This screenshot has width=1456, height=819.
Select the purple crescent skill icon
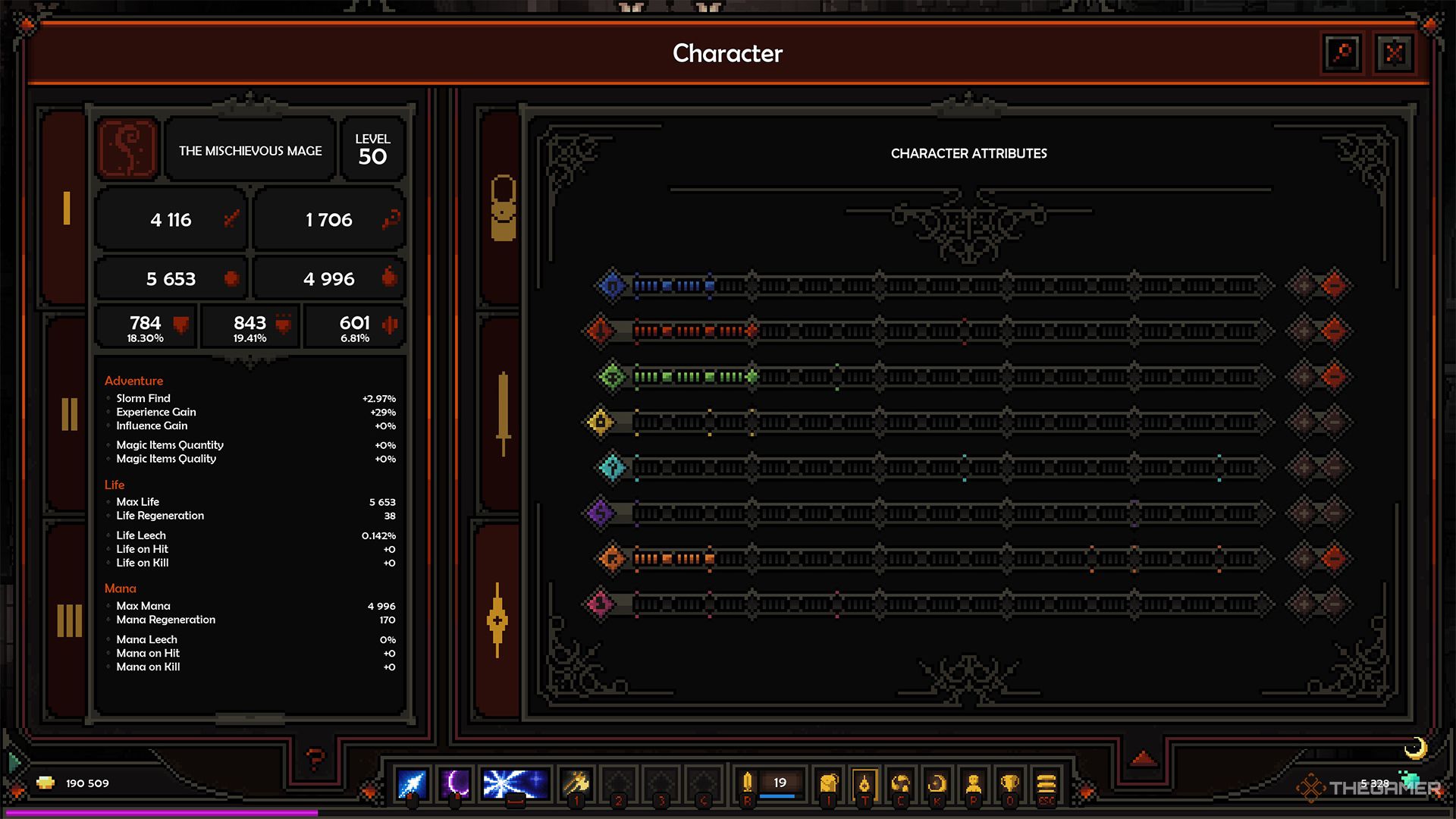[456, 784]
